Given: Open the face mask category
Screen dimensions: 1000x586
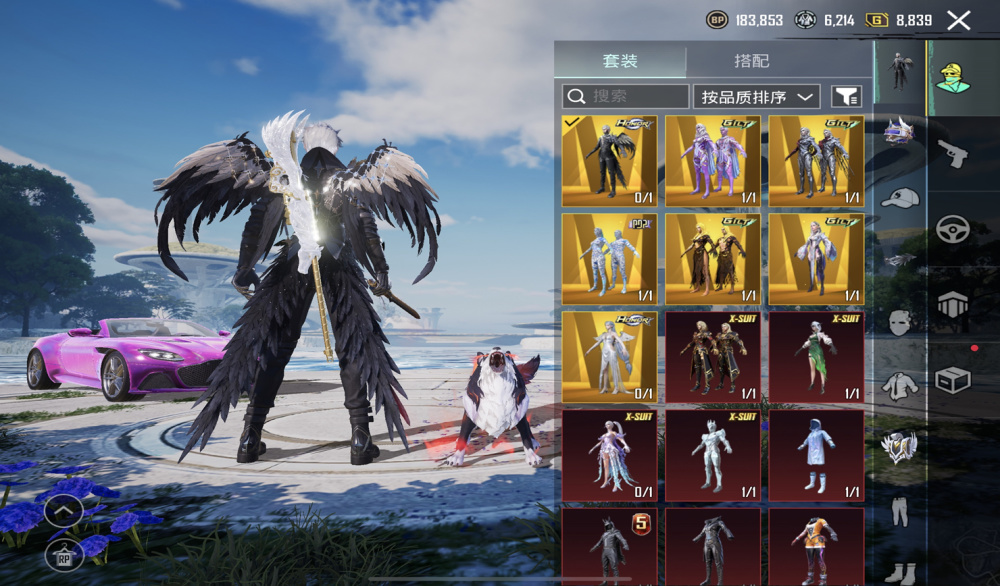Looking at the screenshot, I should [899, 322].
